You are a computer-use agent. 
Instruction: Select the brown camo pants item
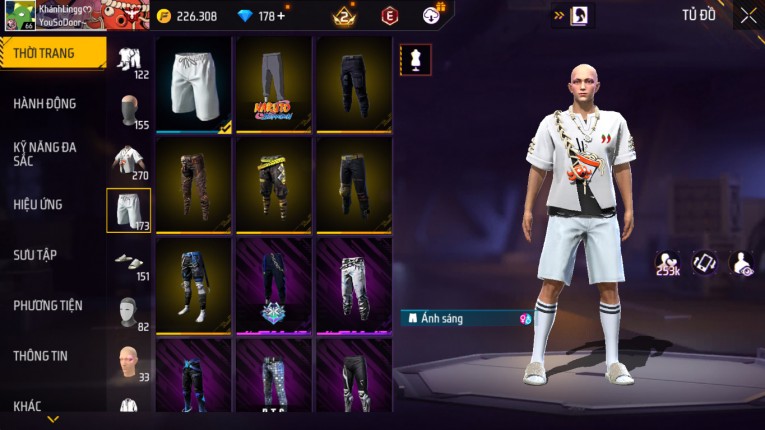[x=194, y=183]
